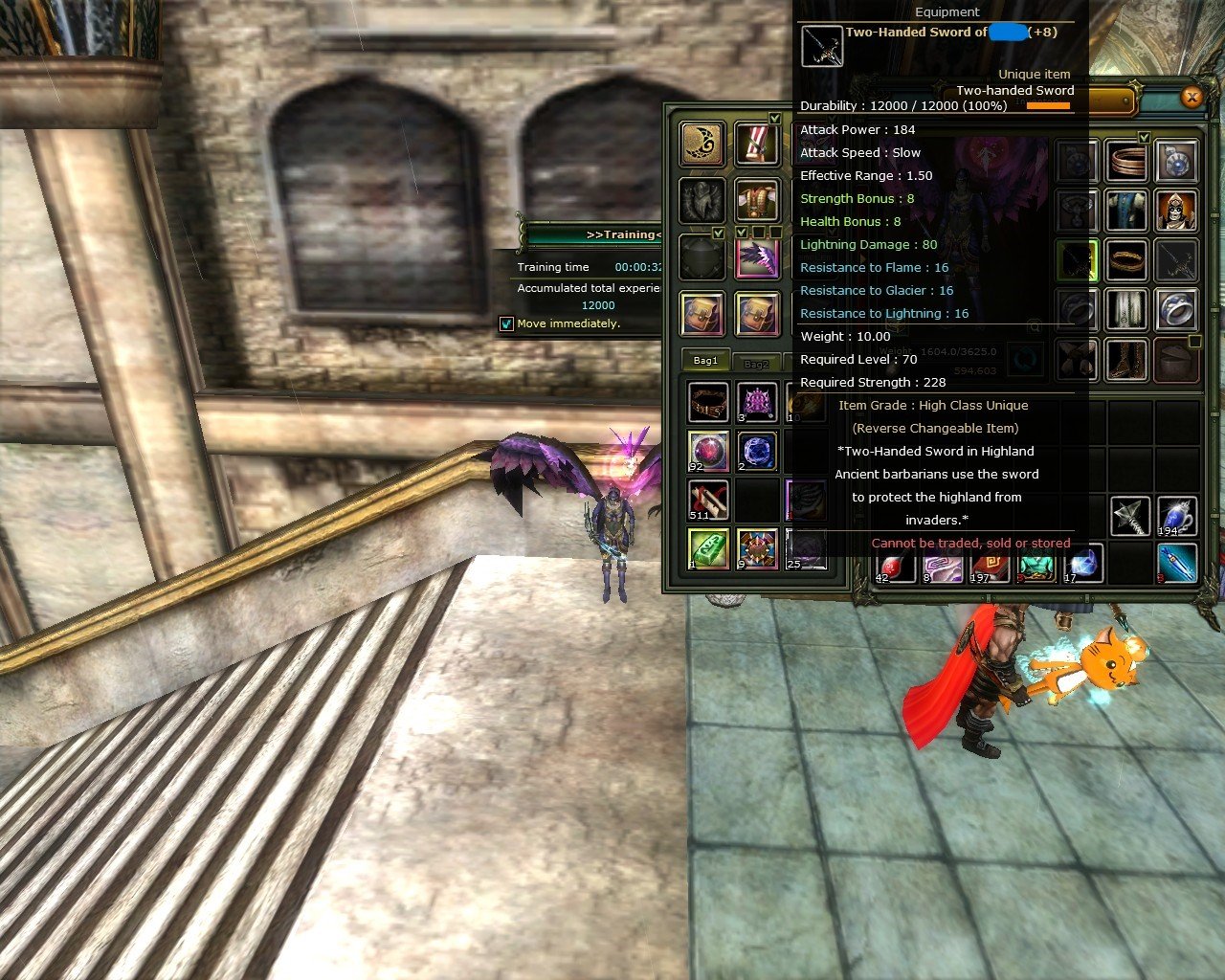The height and width of the screenshot is (980, 1225).
Task: Switch to the Bag2 tab
Action: [757, 364]
